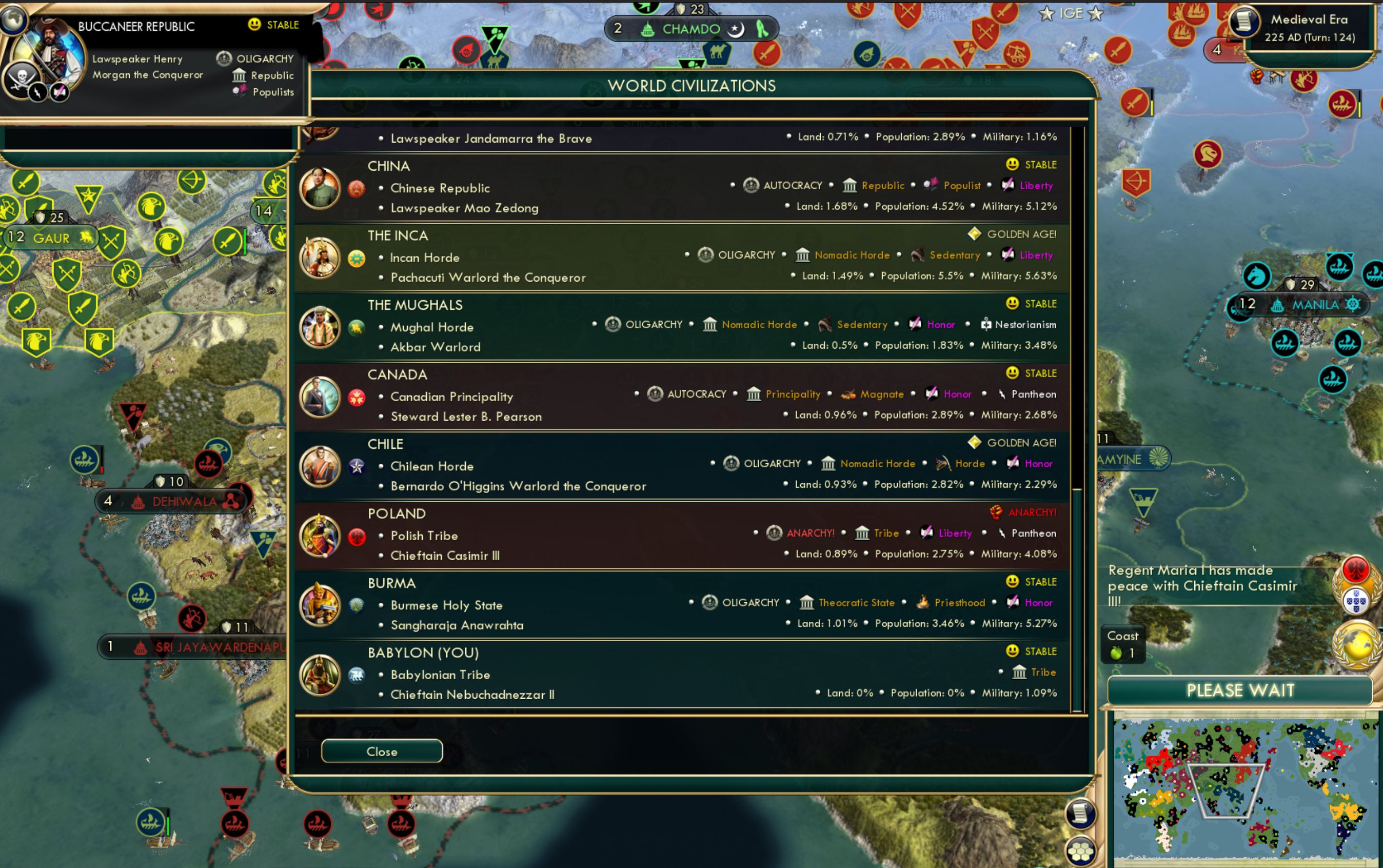
Task: Select the Incan sun civilization emblem
Action: [357, 259]
